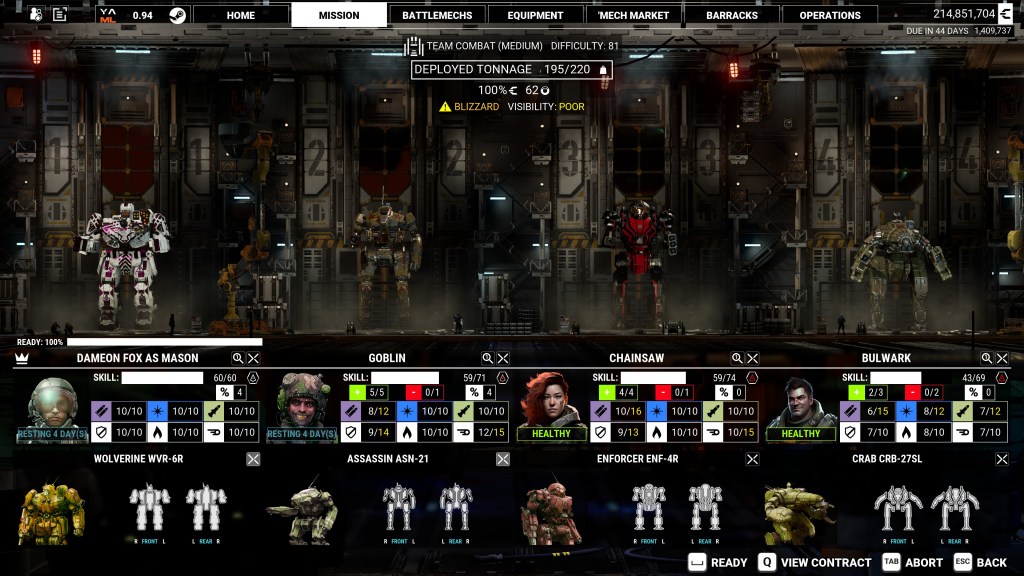
Task: Open View Contract details
Action: [x=816, y=562]
